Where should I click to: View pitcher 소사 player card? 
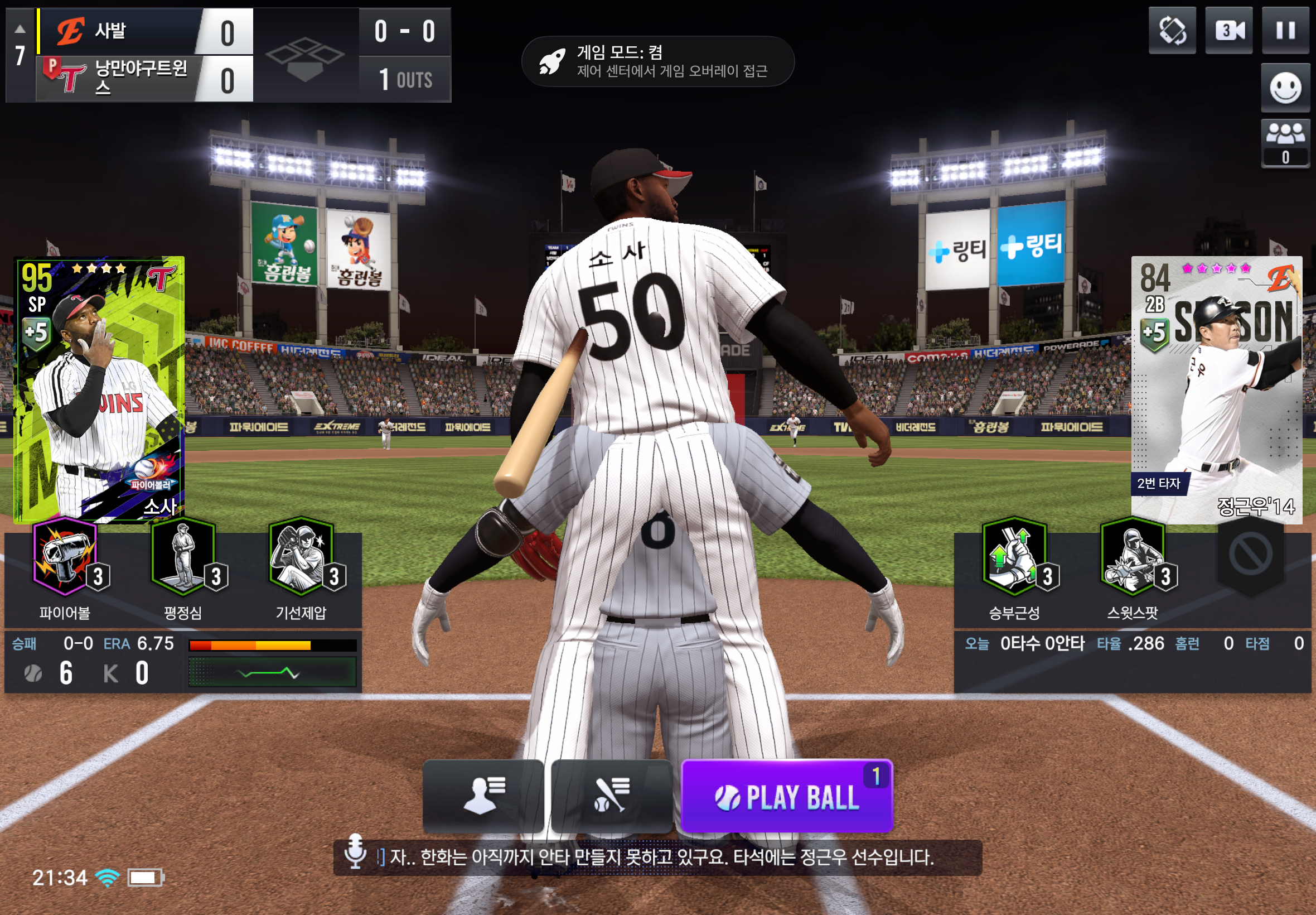click(x=99, y=389)
